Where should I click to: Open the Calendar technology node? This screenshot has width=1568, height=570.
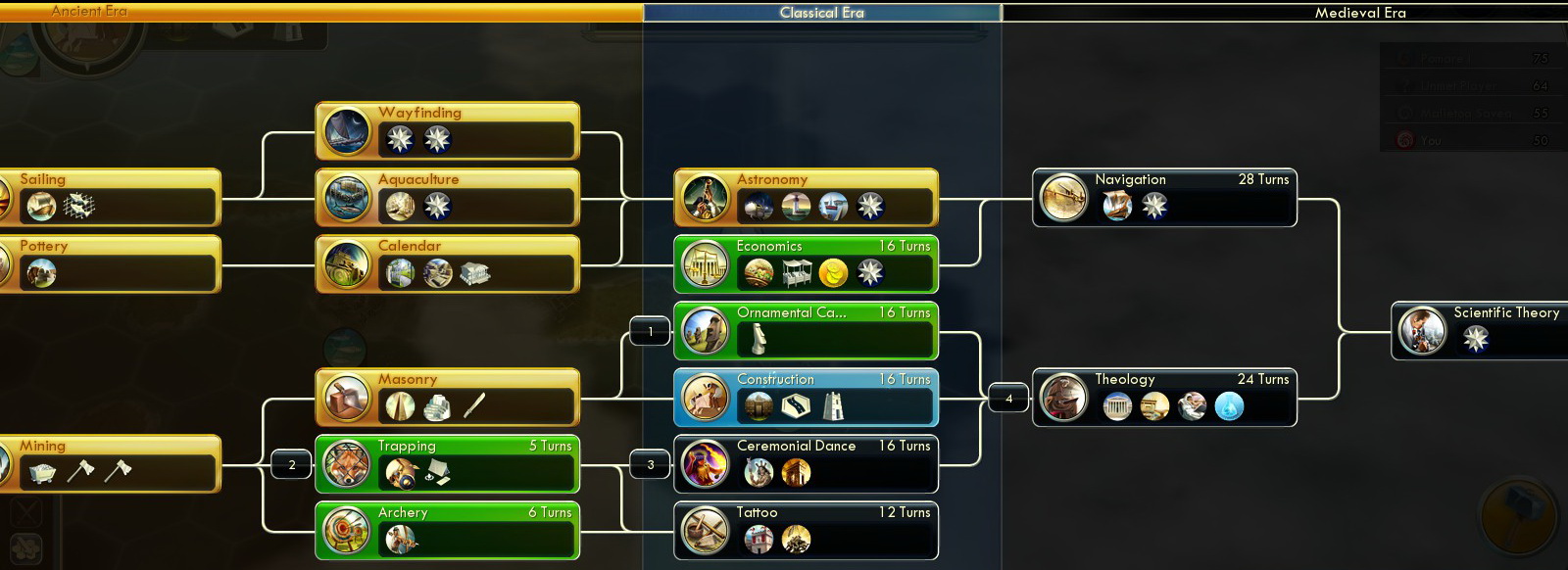(x=447, y=263)
